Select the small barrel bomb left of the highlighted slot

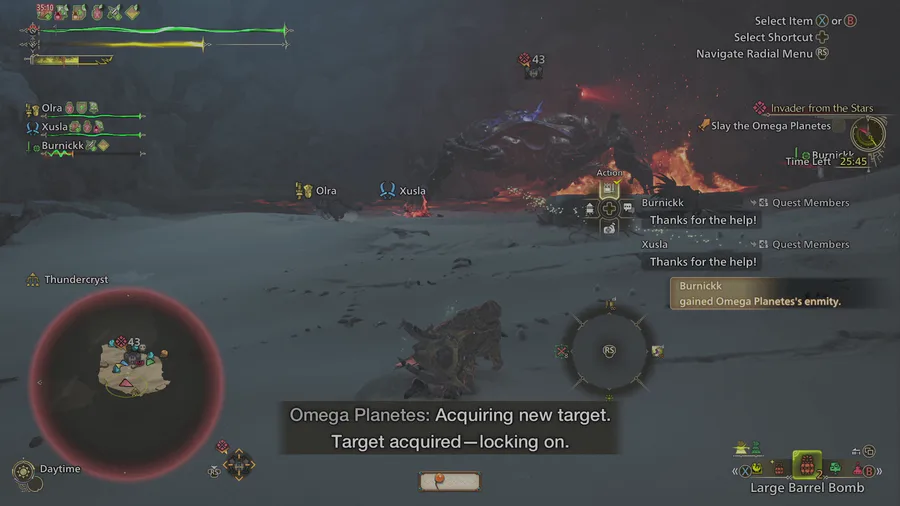(x=779, y=468)
